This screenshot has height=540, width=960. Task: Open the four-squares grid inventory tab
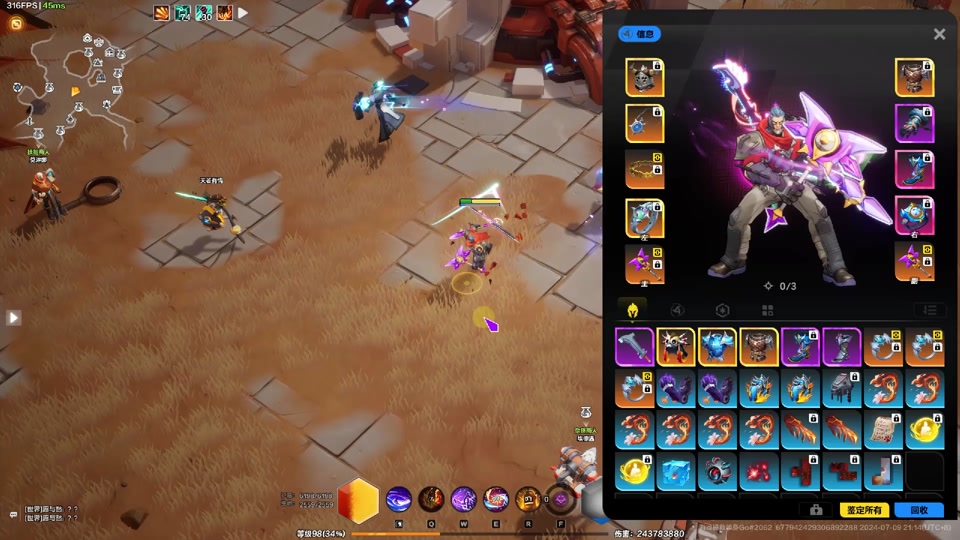(767, 311)
